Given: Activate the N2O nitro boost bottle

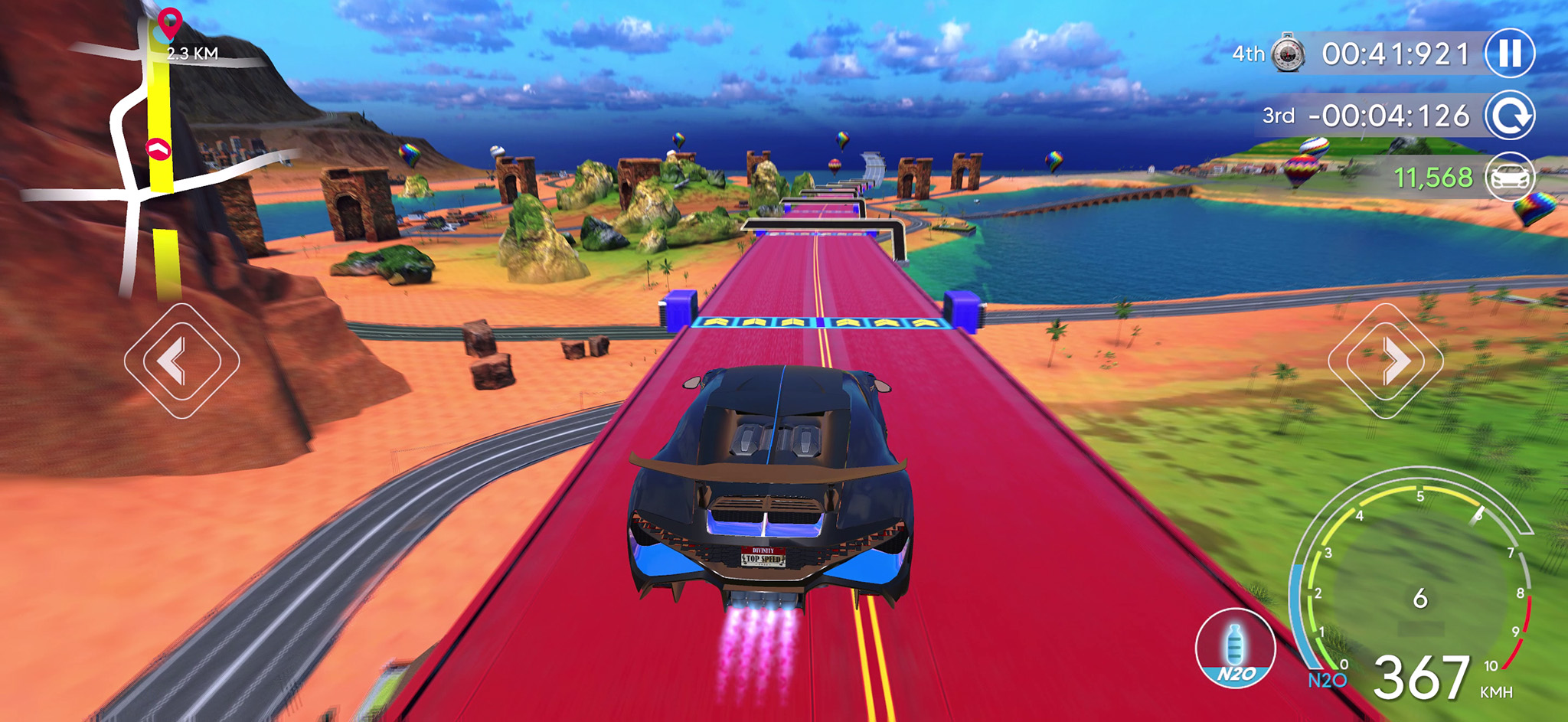Looking at the screenshot, I should pyautogui.click(x=1235, y=648).
